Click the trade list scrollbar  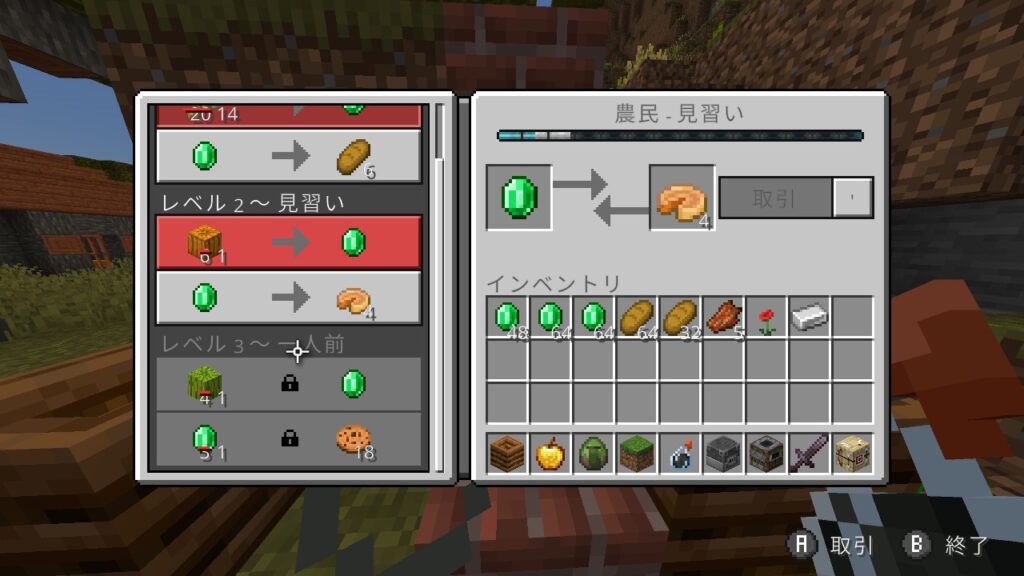tap(440, 130)
